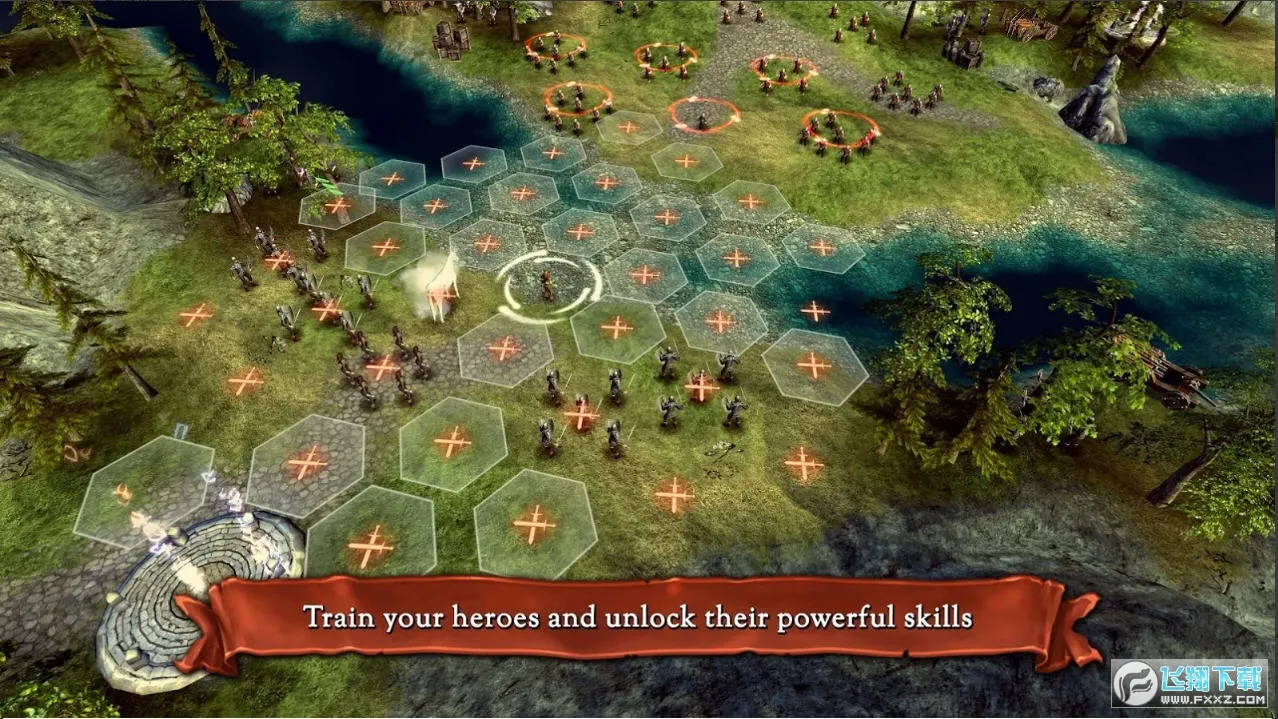Select the hero inside the white ring

pos(549,284)
